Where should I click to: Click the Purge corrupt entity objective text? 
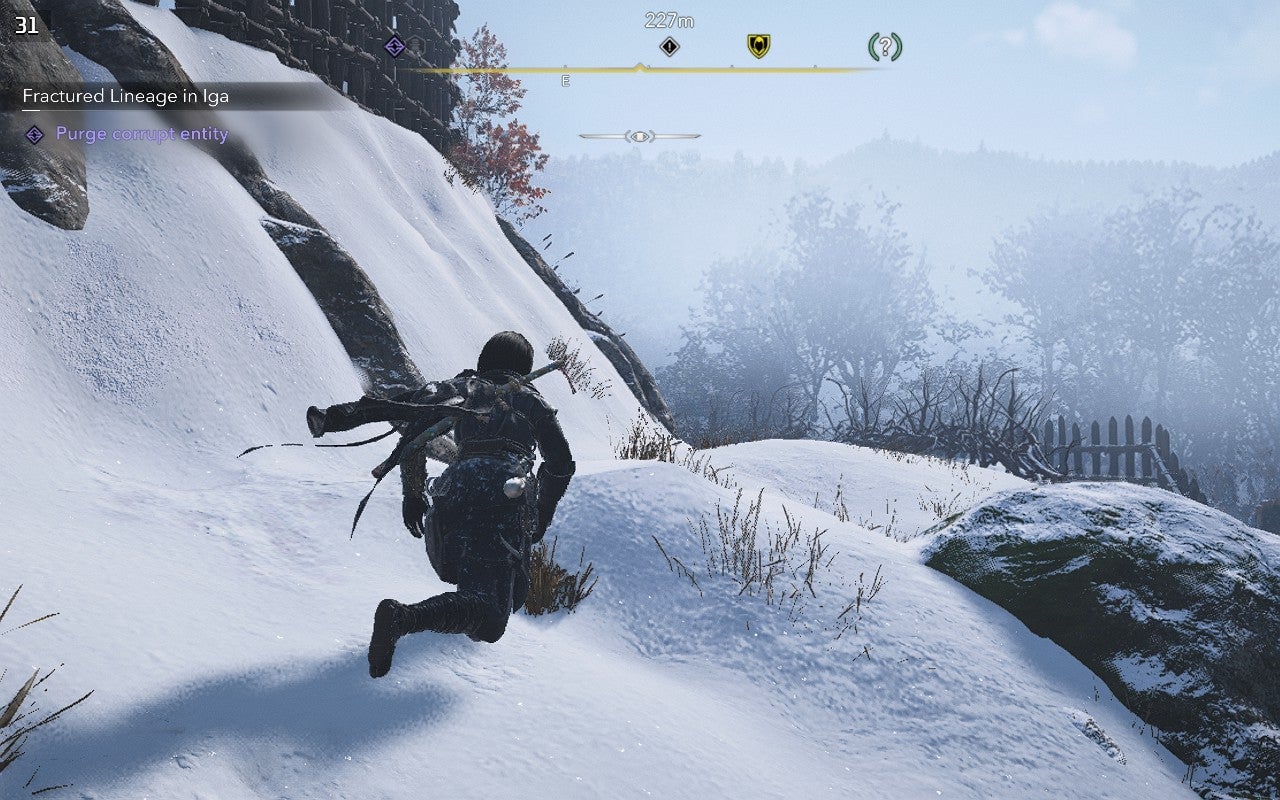coord(143,133)
